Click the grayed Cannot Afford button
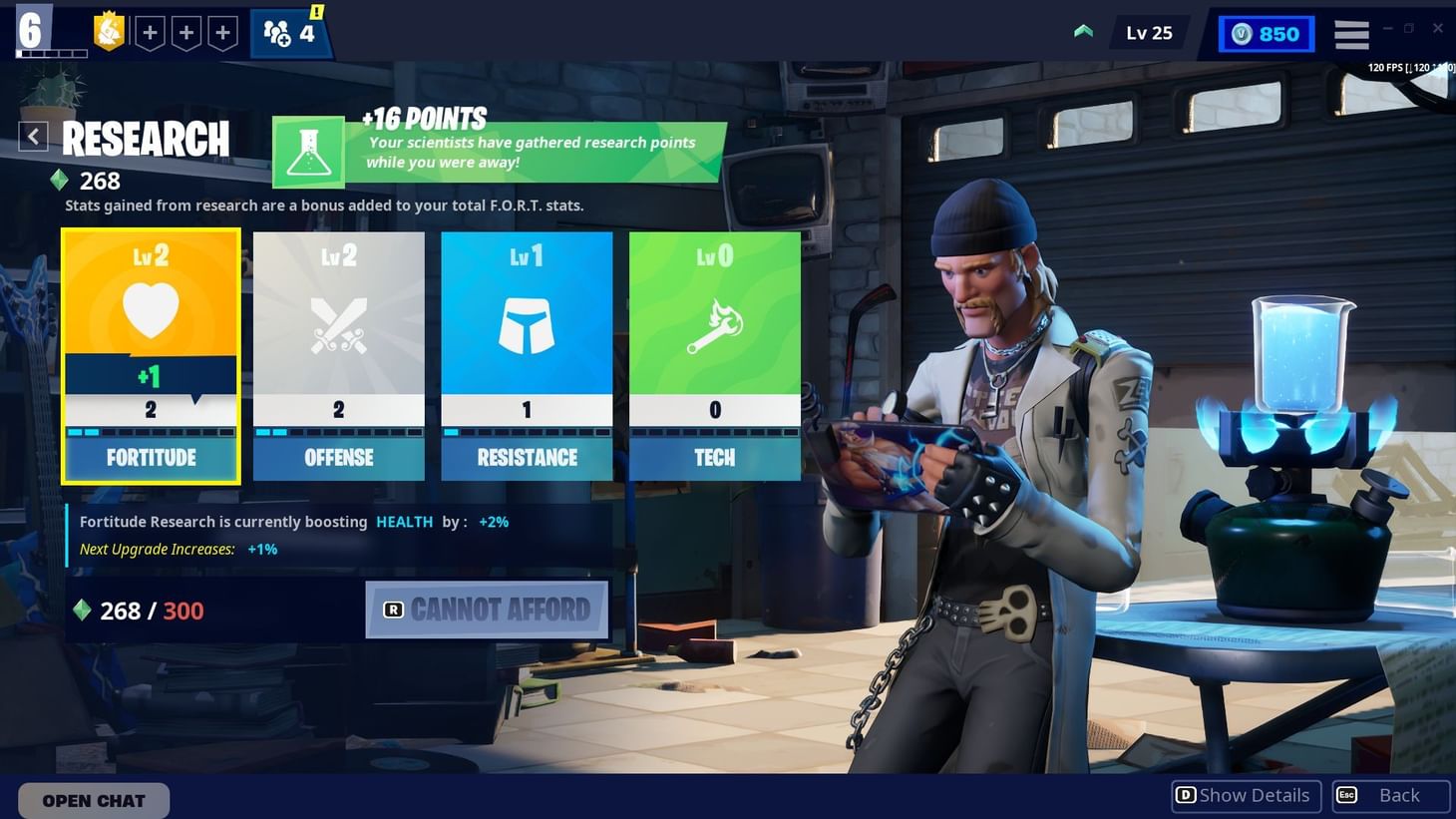1456x819 pixels. [x=486, y=610]
